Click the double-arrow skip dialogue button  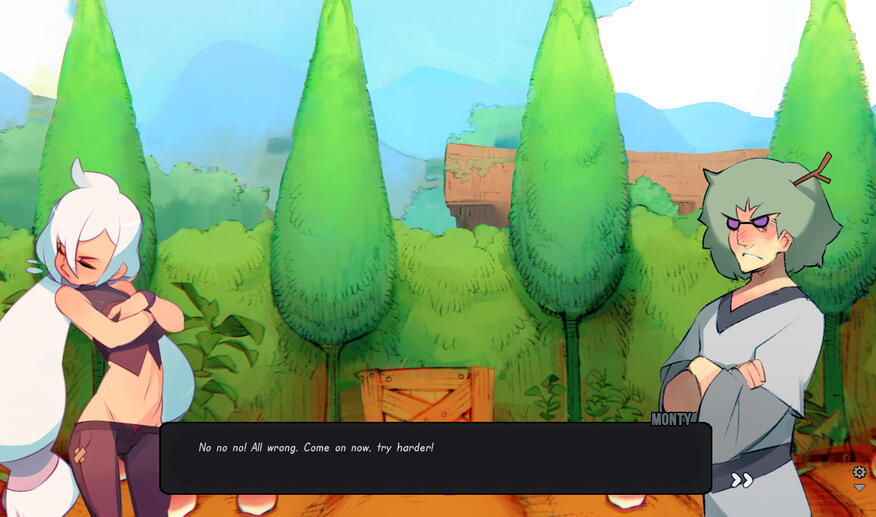pyautogui.click(x=741, y=480)
